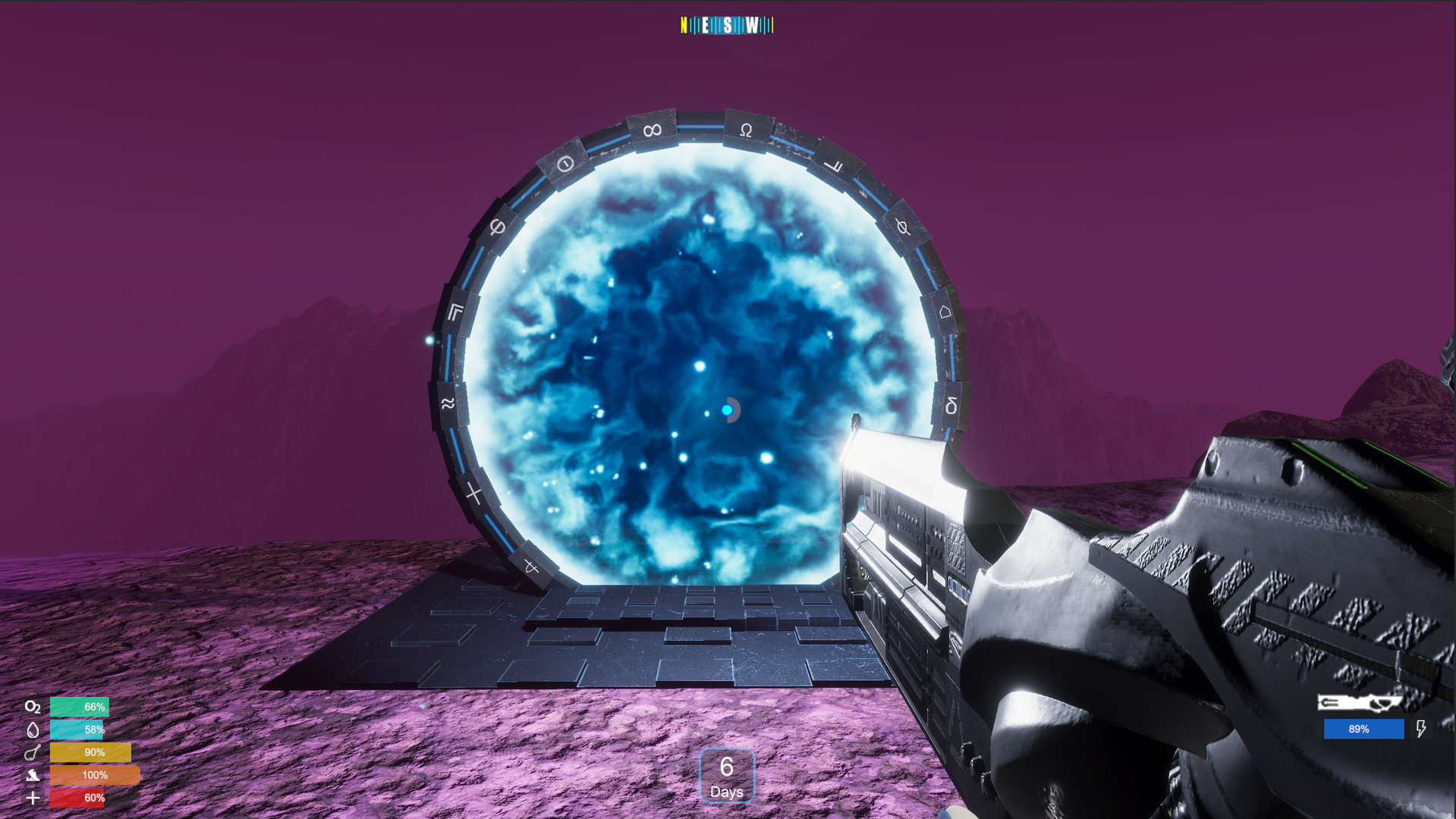Click the boot stamina icon
The image size is (1456, 819).
(33, 775)
